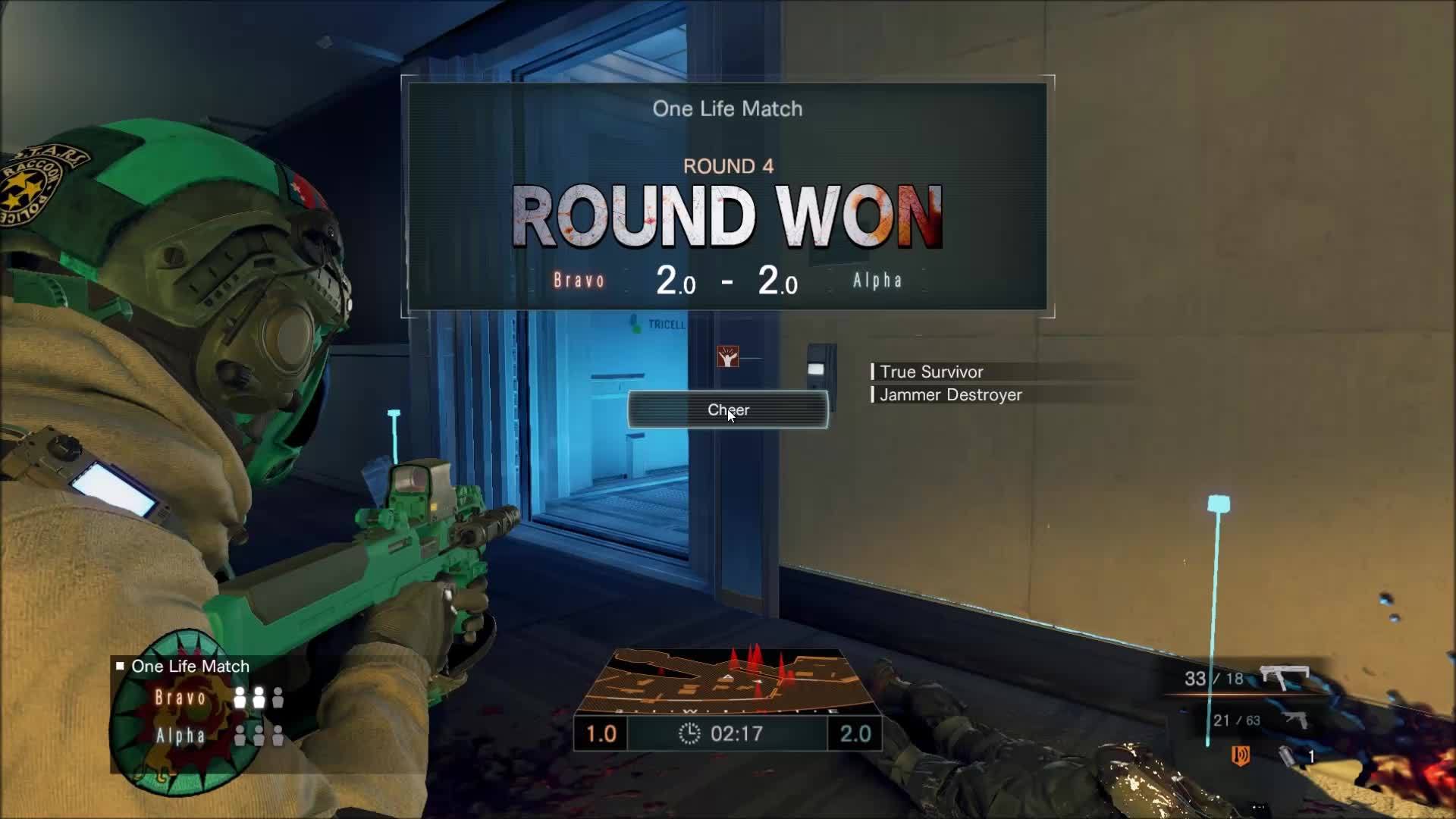Select the grenade item icon
Screen dimensions: 1456x819
point(1287,756)
